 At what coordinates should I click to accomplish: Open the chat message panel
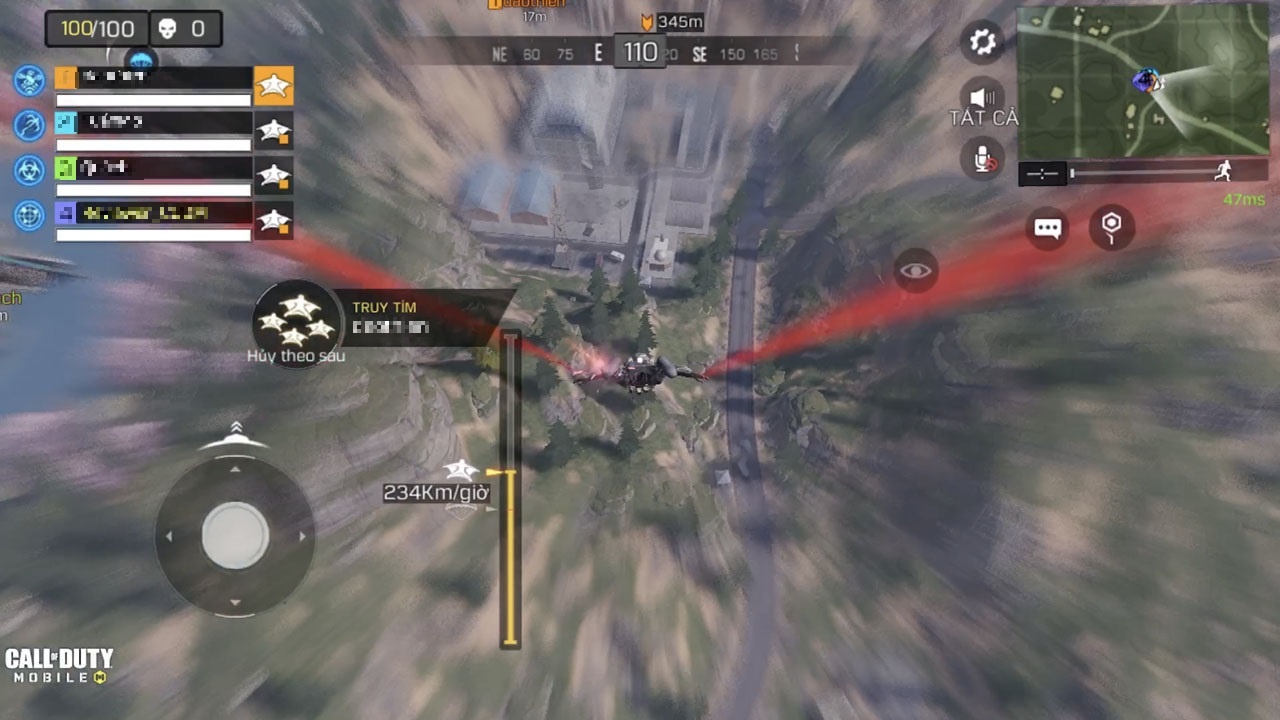(x=1046, y=227)
